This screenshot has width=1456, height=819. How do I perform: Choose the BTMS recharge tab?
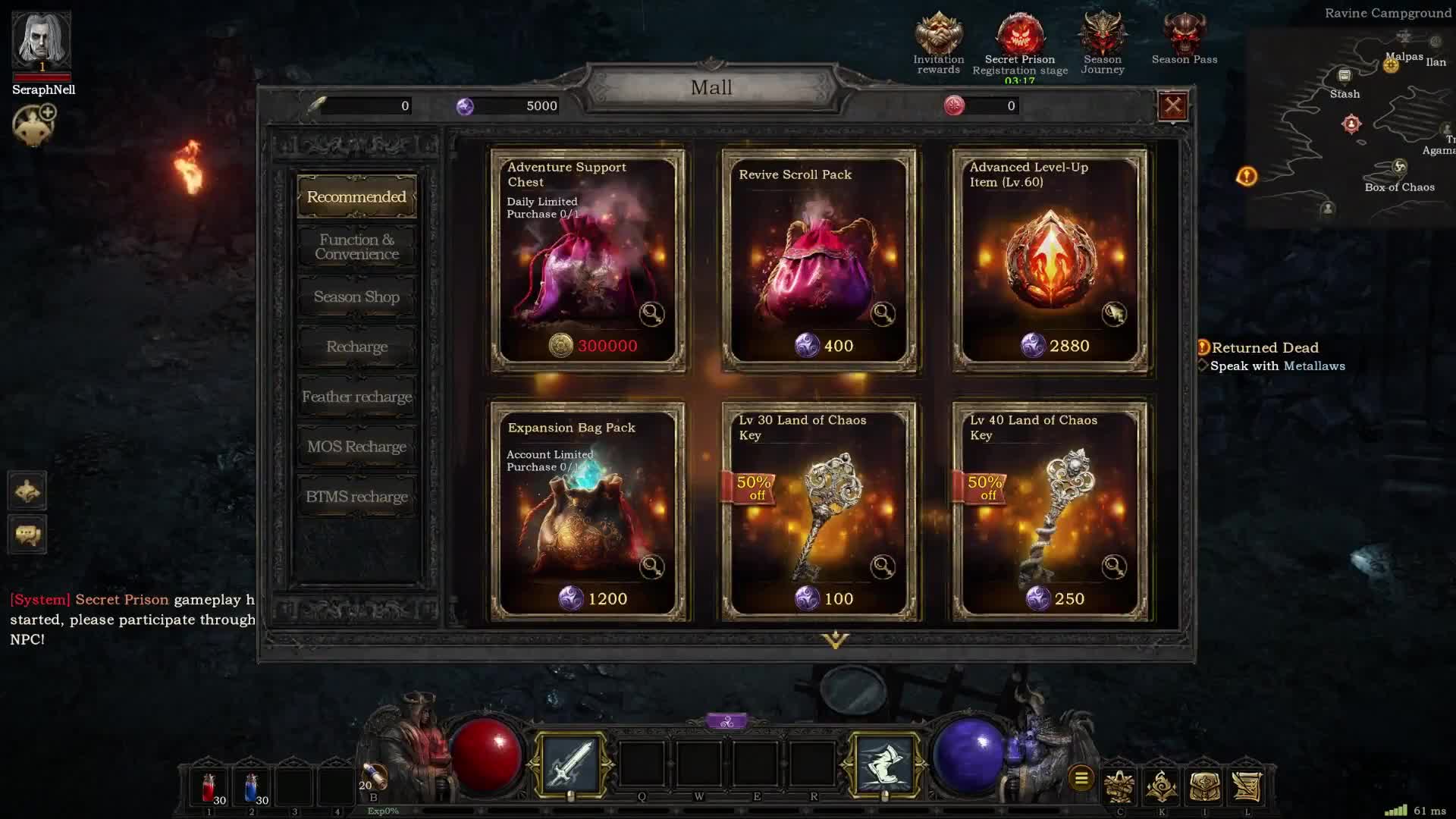[356, 497]
